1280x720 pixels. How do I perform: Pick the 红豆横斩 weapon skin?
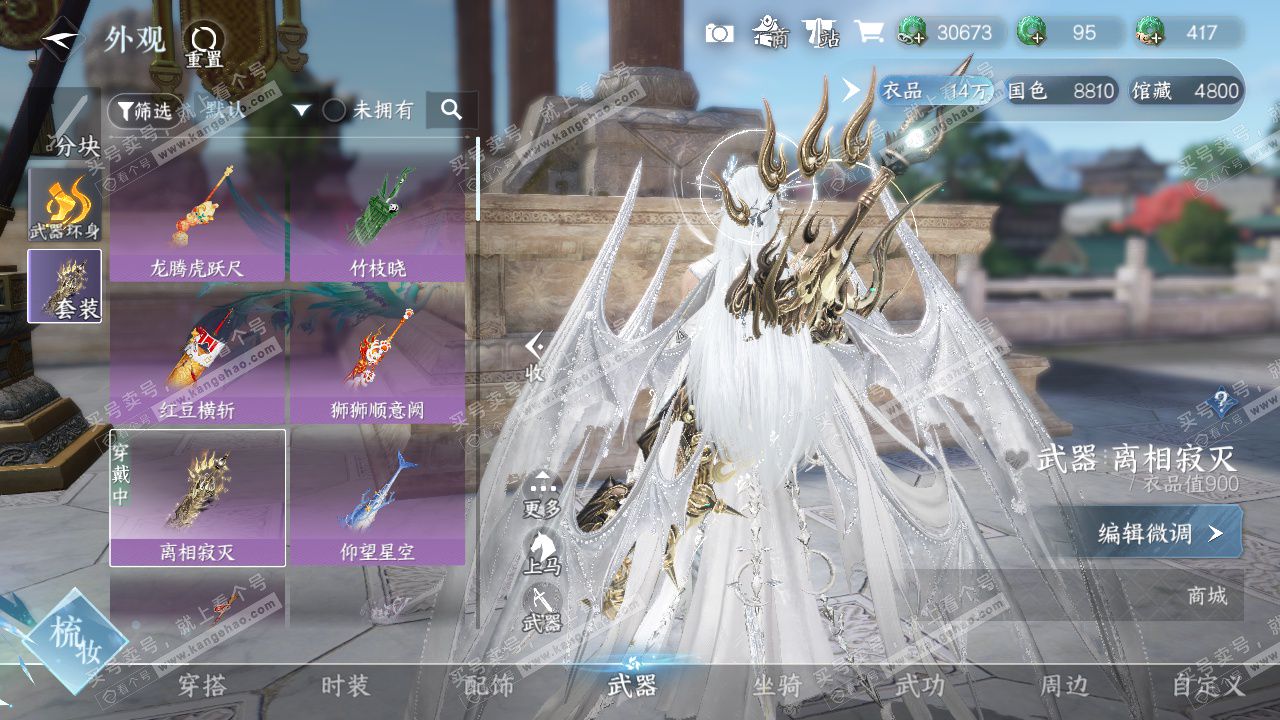coord(197,366)
